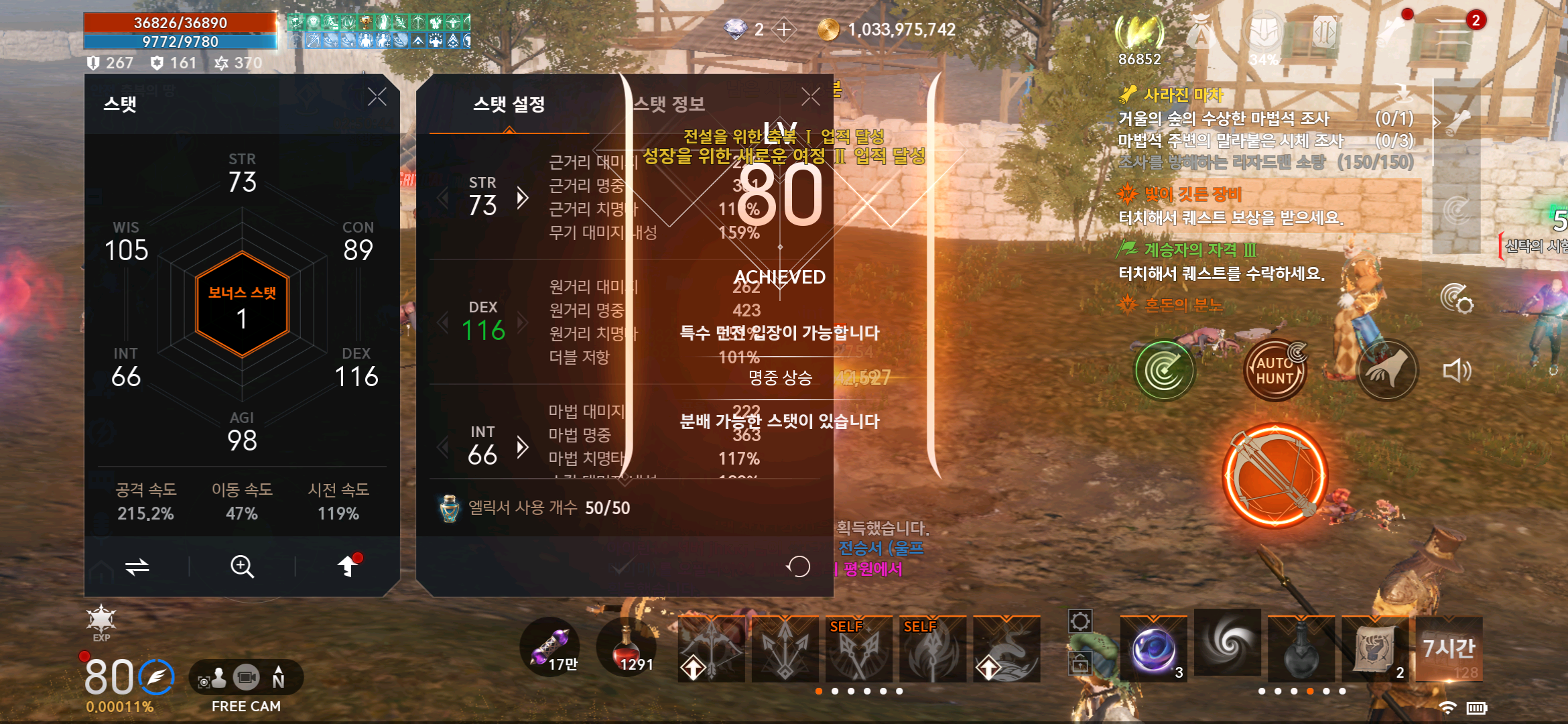Toggle FREE CAM camera mode

[246, 677]
